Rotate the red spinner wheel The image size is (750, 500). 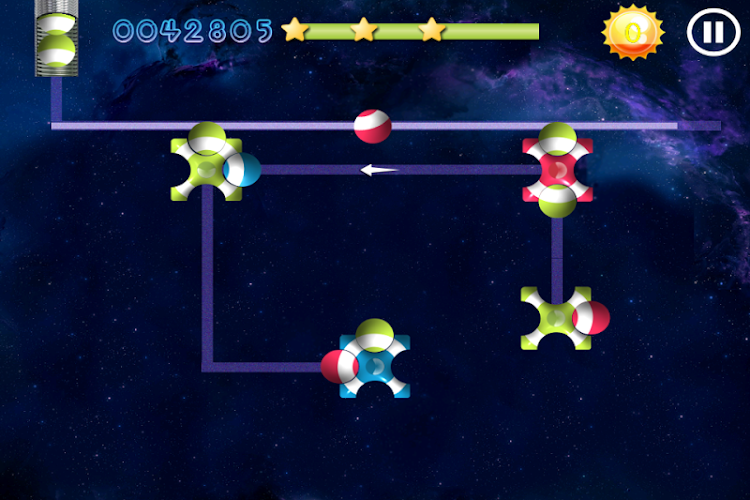click(x=557, y=170)
